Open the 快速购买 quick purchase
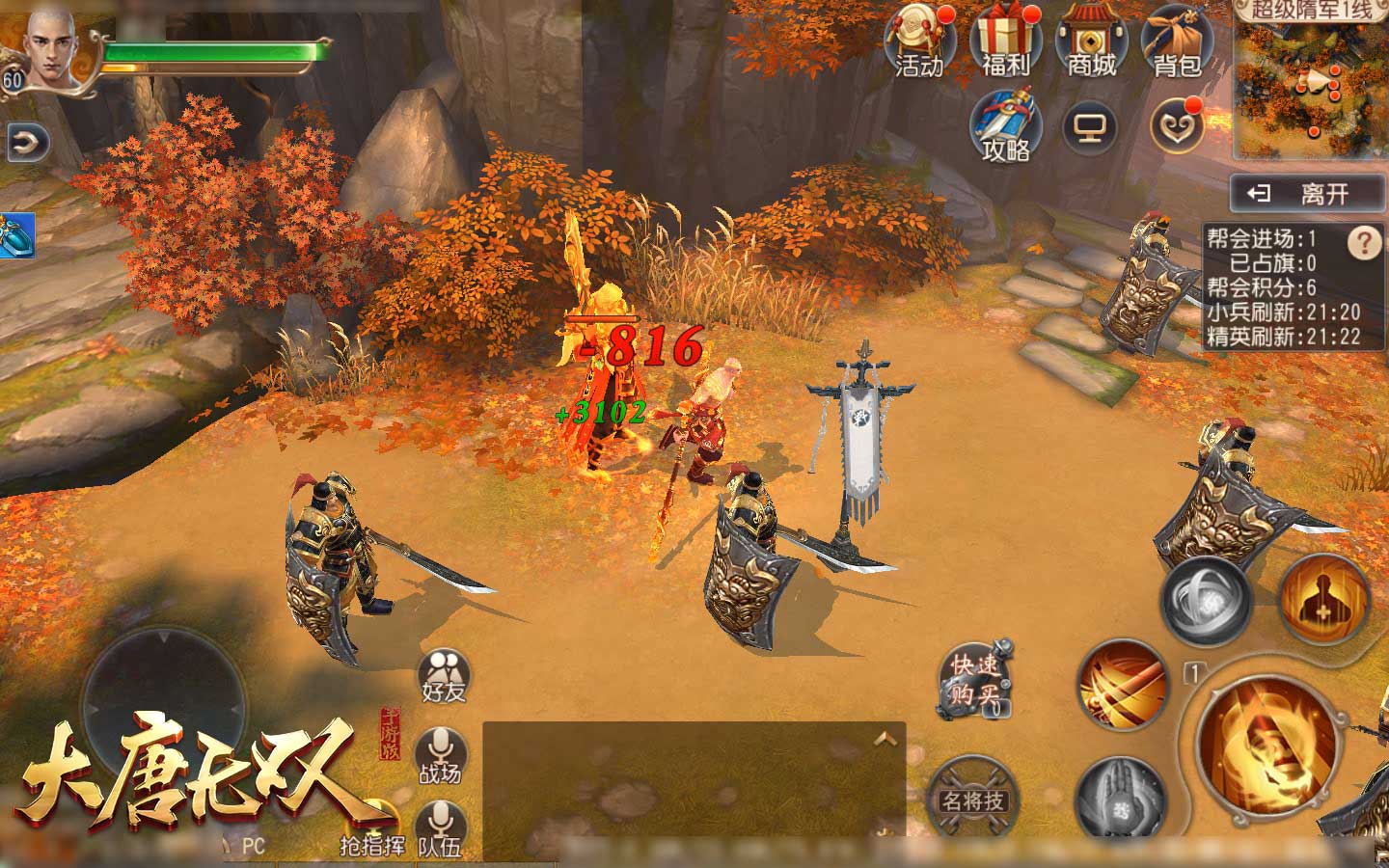Viewport: 1389px width, 868px height. (975, 681)
